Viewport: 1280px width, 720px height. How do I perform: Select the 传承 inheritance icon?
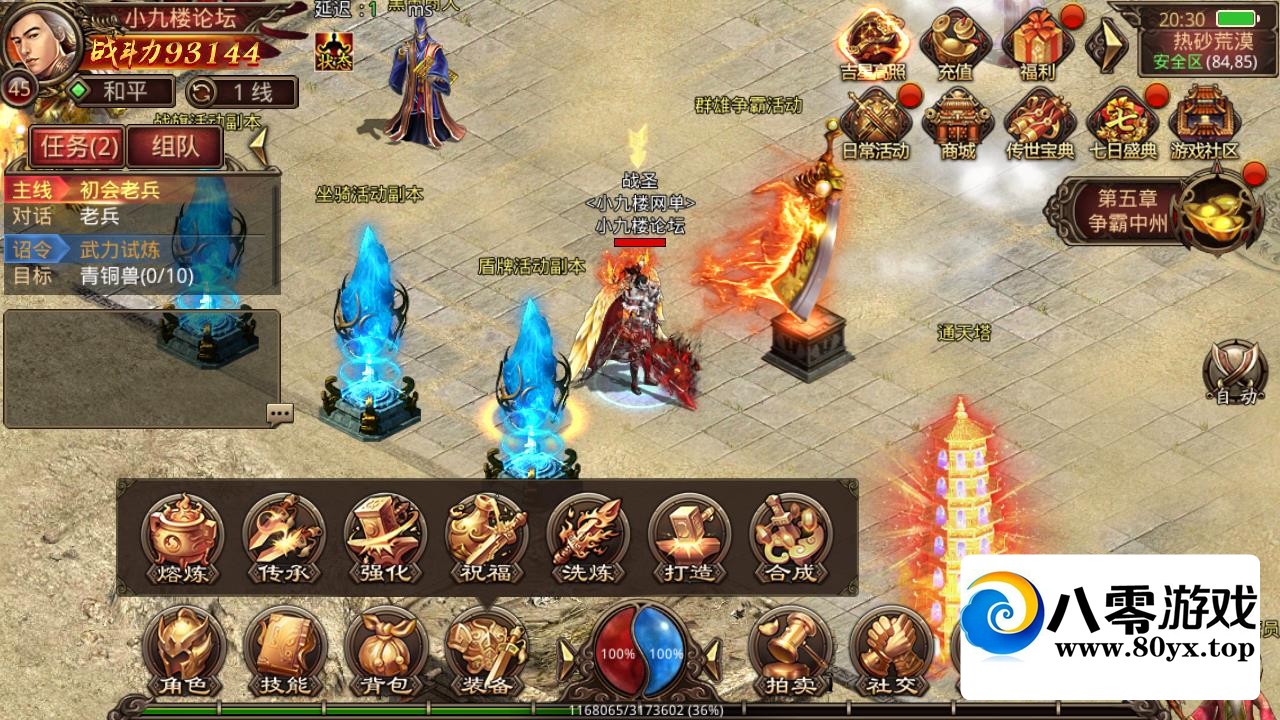click(x=284, y=540)
